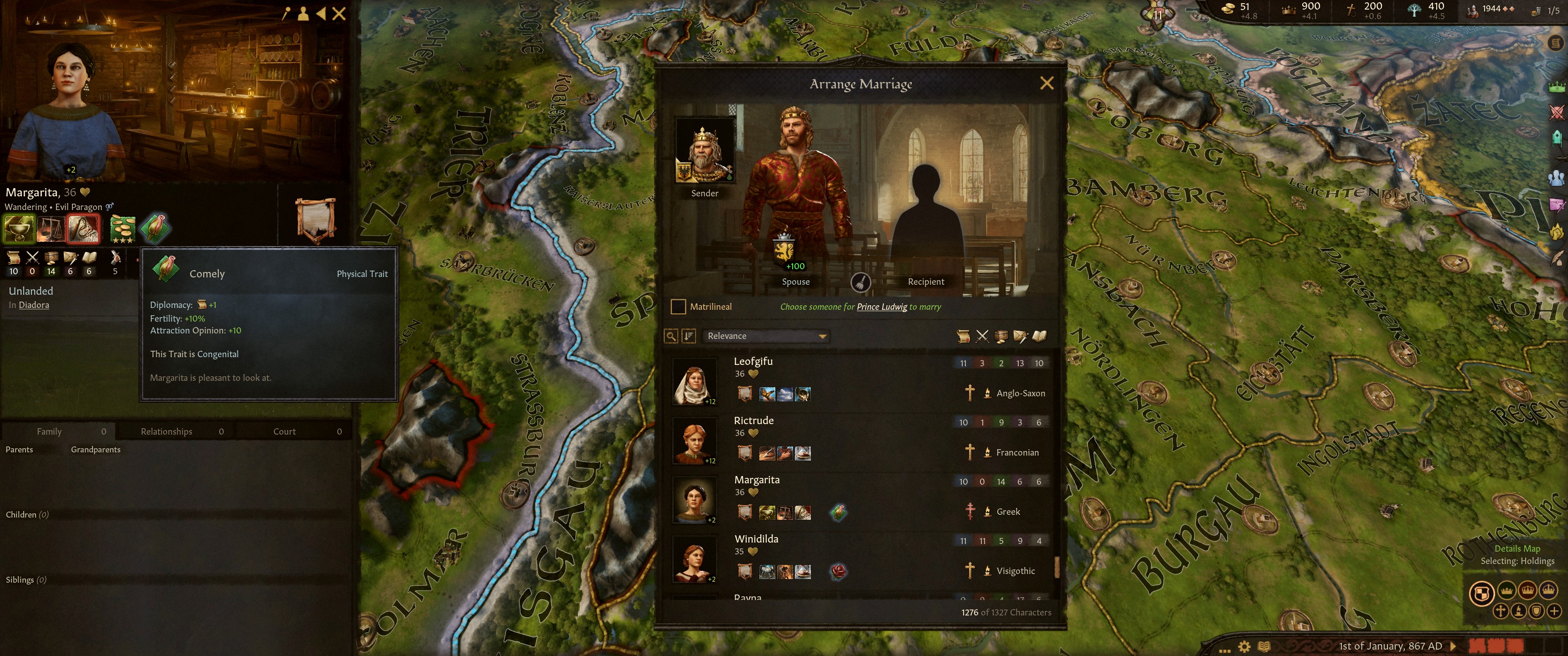The width and height of the screenshot is (1568, 656).
Task: Open the Court tab
Action: tap(284, 431)
